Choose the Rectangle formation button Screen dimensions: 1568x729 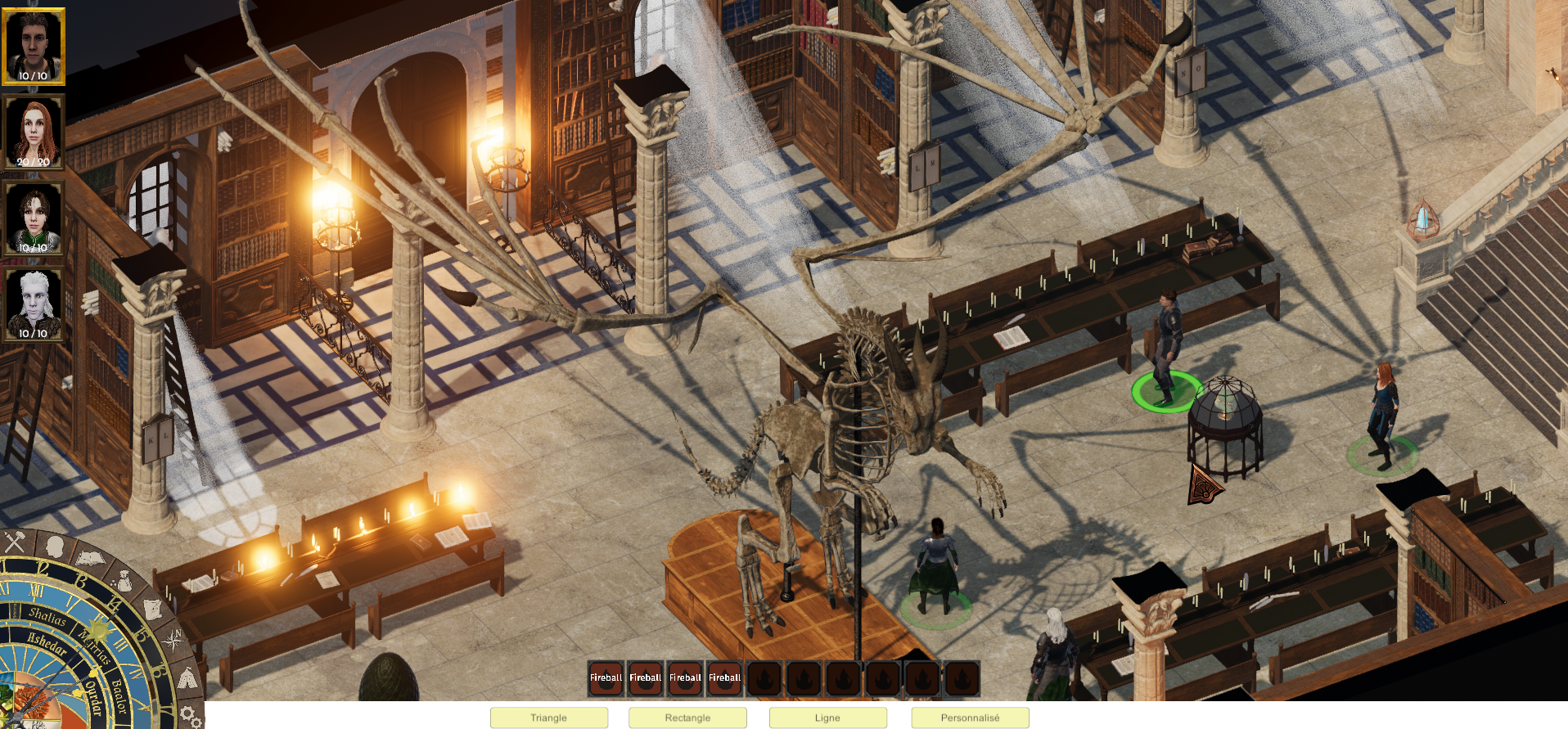687,718
